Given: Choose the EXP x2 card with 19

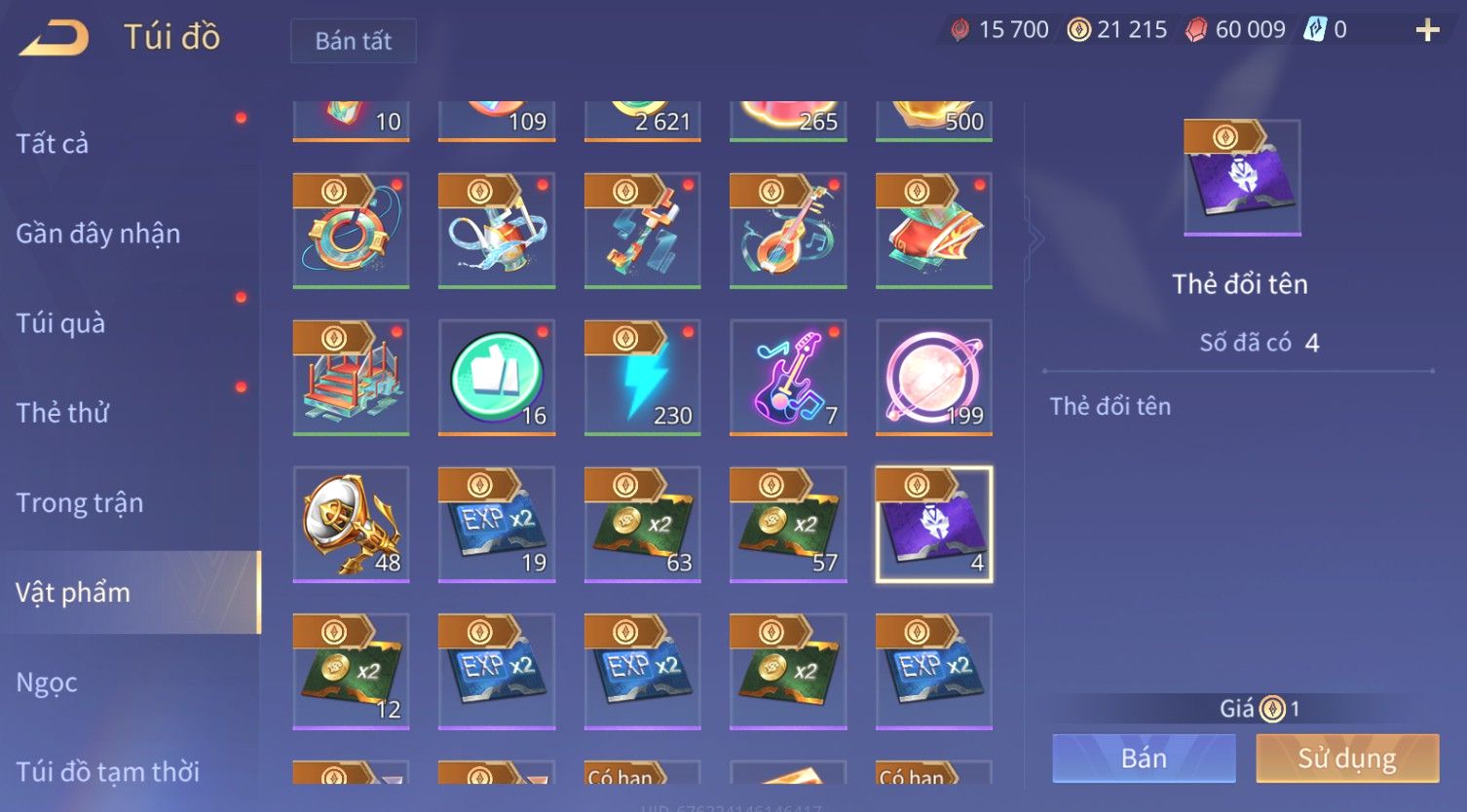Looking at the screenshot, I should (497, 524).
